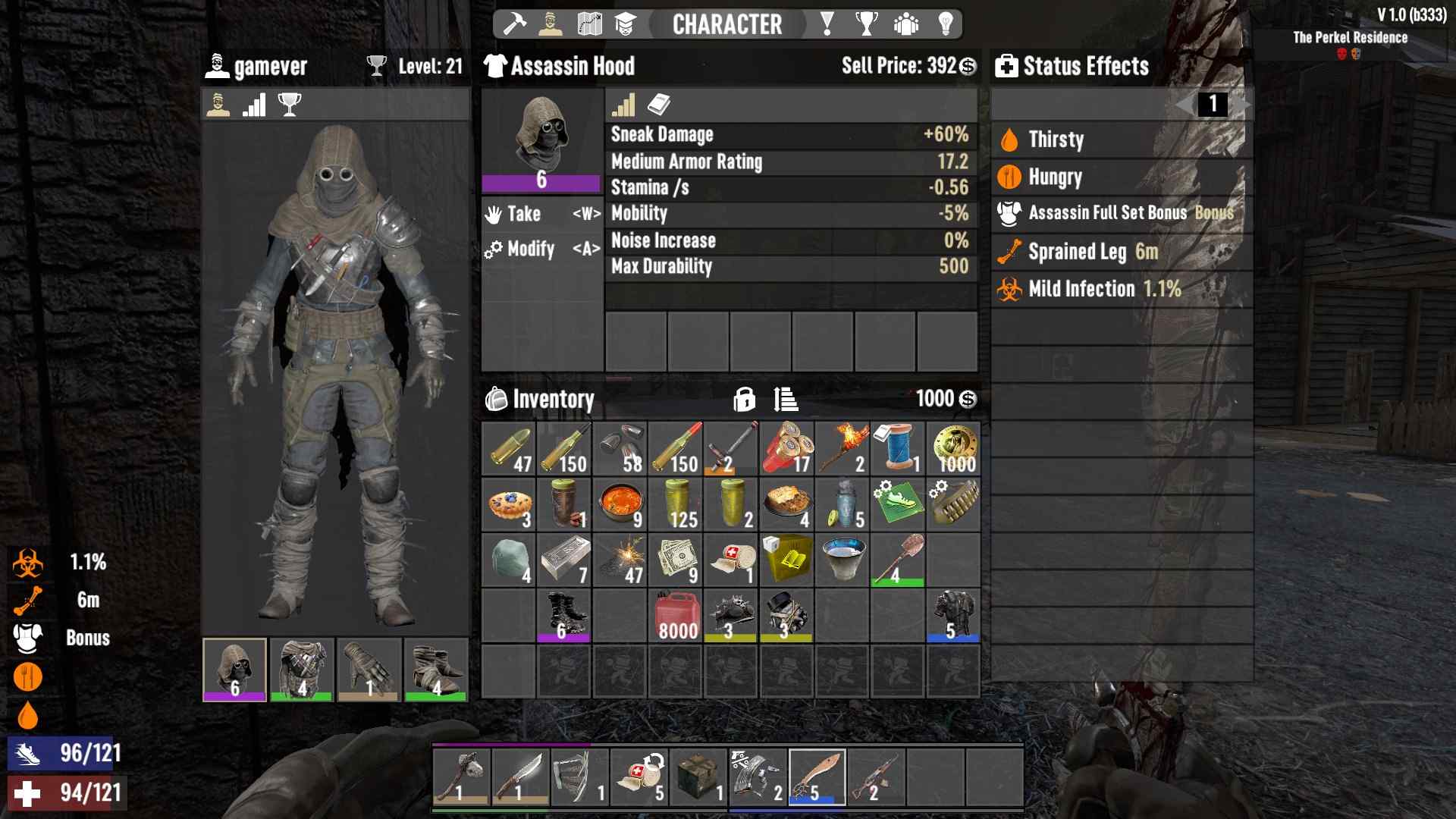
Task: Sort the inventory items
Action: (x=785, y=399)
